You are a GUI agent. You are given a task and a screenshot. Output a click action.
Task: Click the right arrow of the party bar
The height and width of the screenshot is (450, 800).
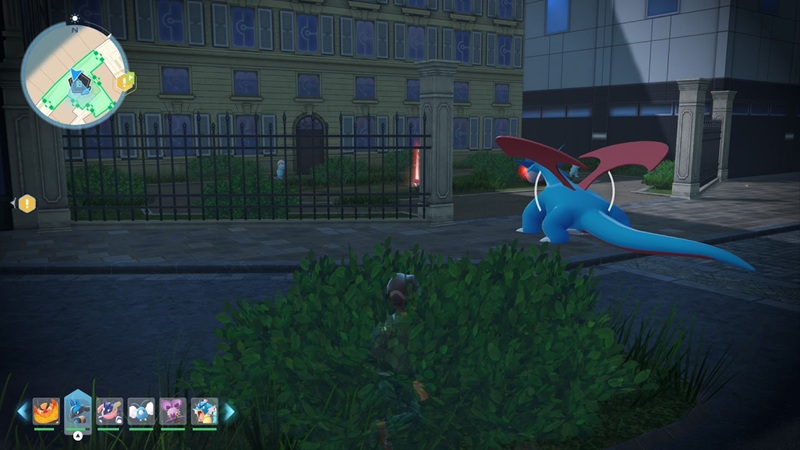(x=229, y=411)
